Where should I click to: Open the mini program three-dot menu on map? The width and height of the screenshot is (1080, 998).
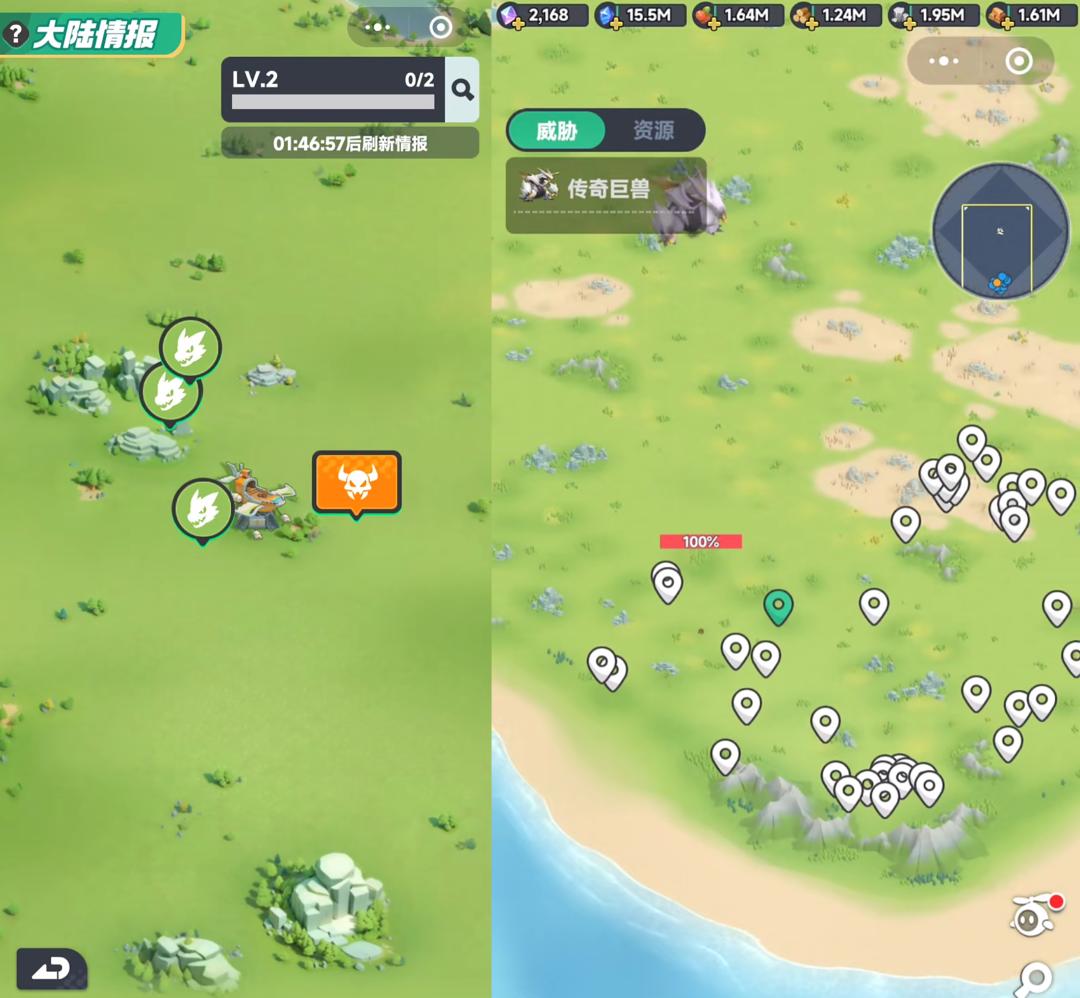942,61
